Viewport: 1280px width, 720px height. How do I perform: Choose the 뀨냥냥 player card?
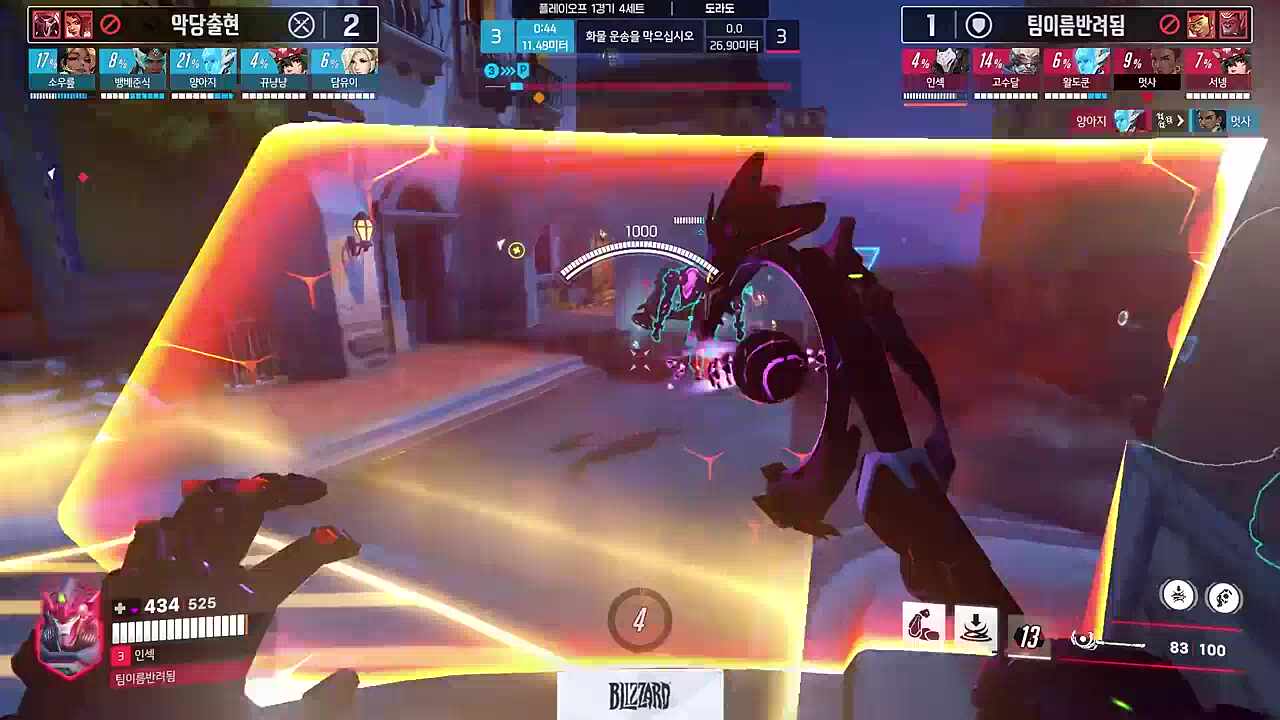coord(273,72)
